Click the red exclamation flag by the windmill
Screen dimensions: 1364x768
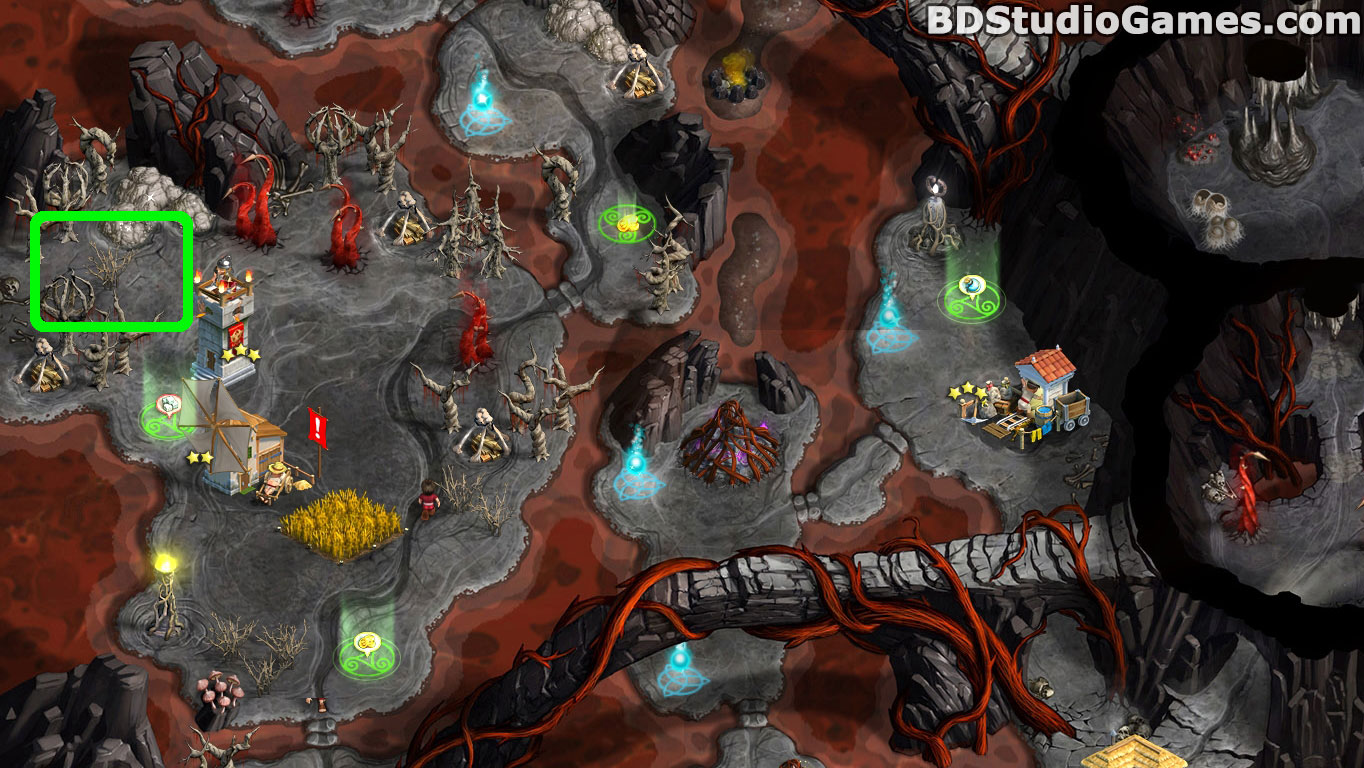tap(318, 428)
